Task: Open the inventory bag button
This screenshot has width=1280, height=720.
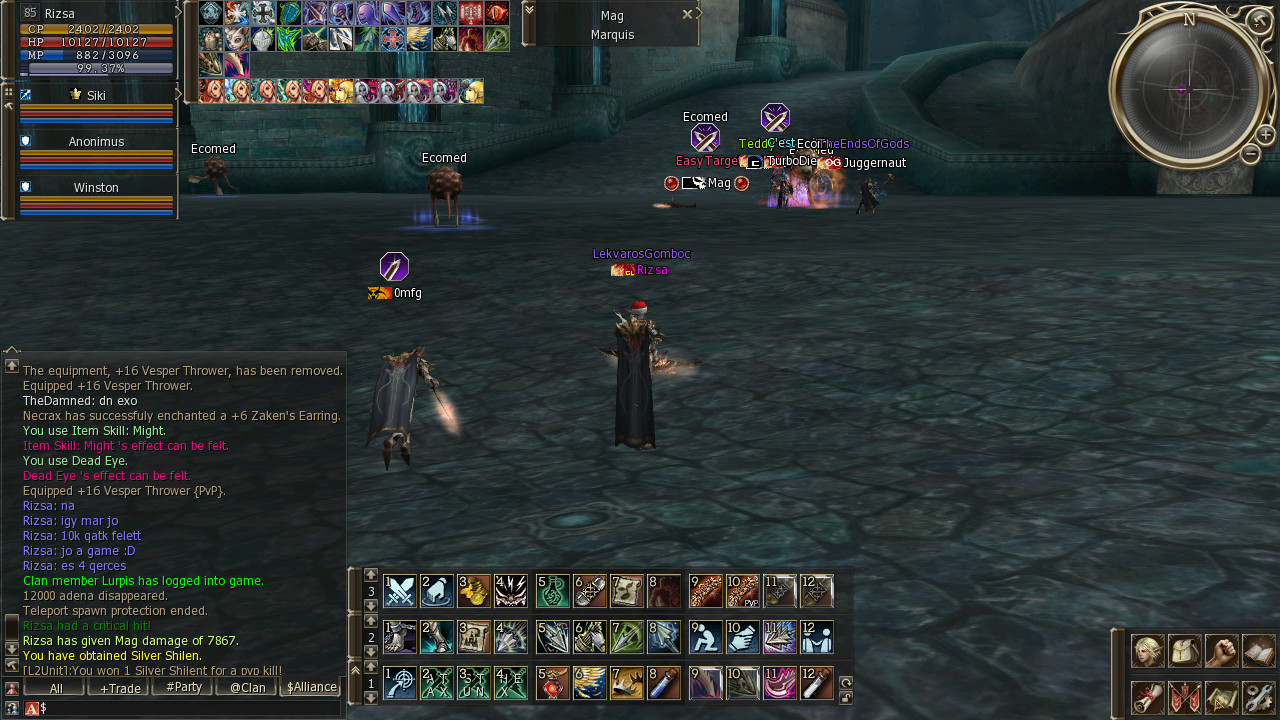Action: [x=1184, y=651]
